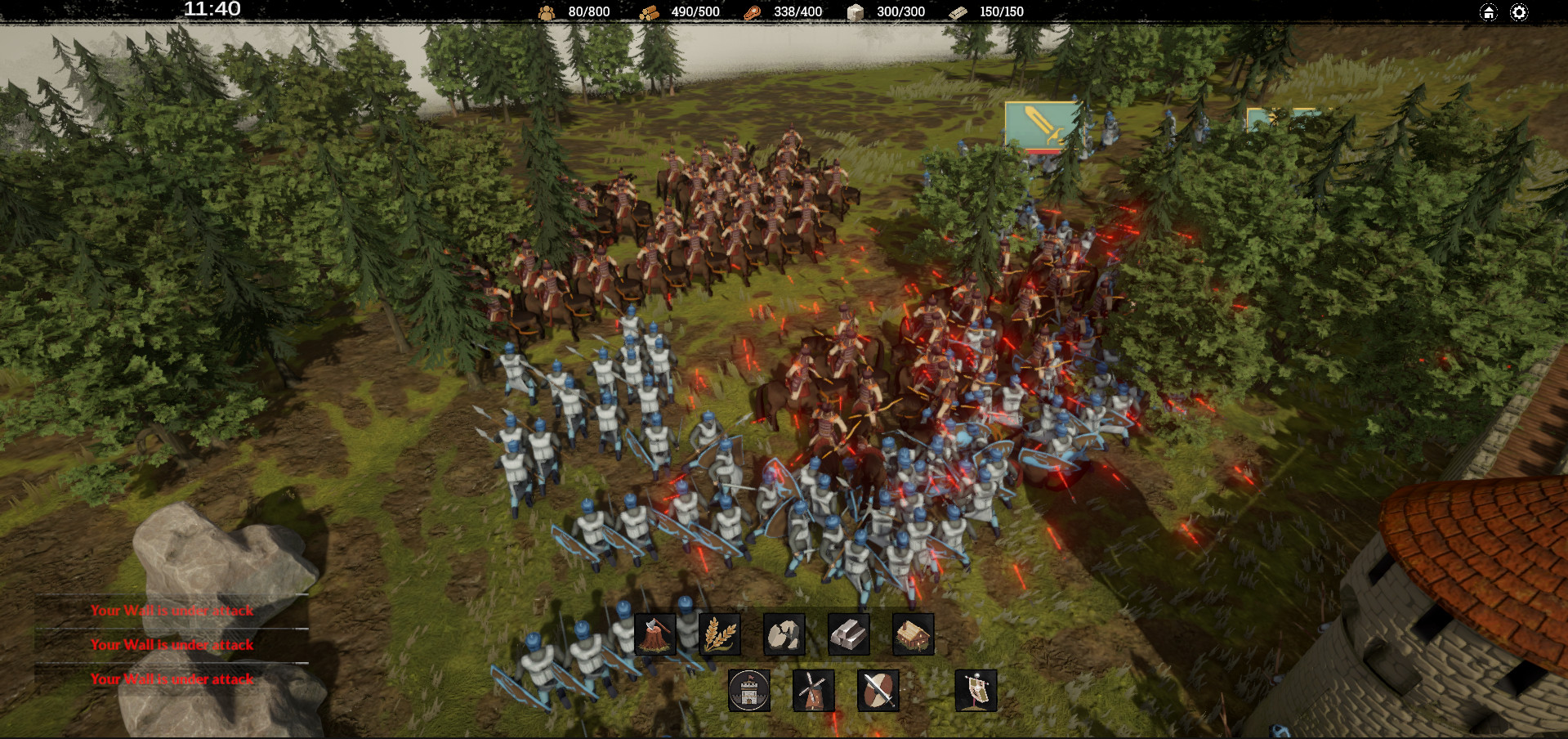Go to the home button
The image size is (1568, 739).
(x=1489, y=12)
